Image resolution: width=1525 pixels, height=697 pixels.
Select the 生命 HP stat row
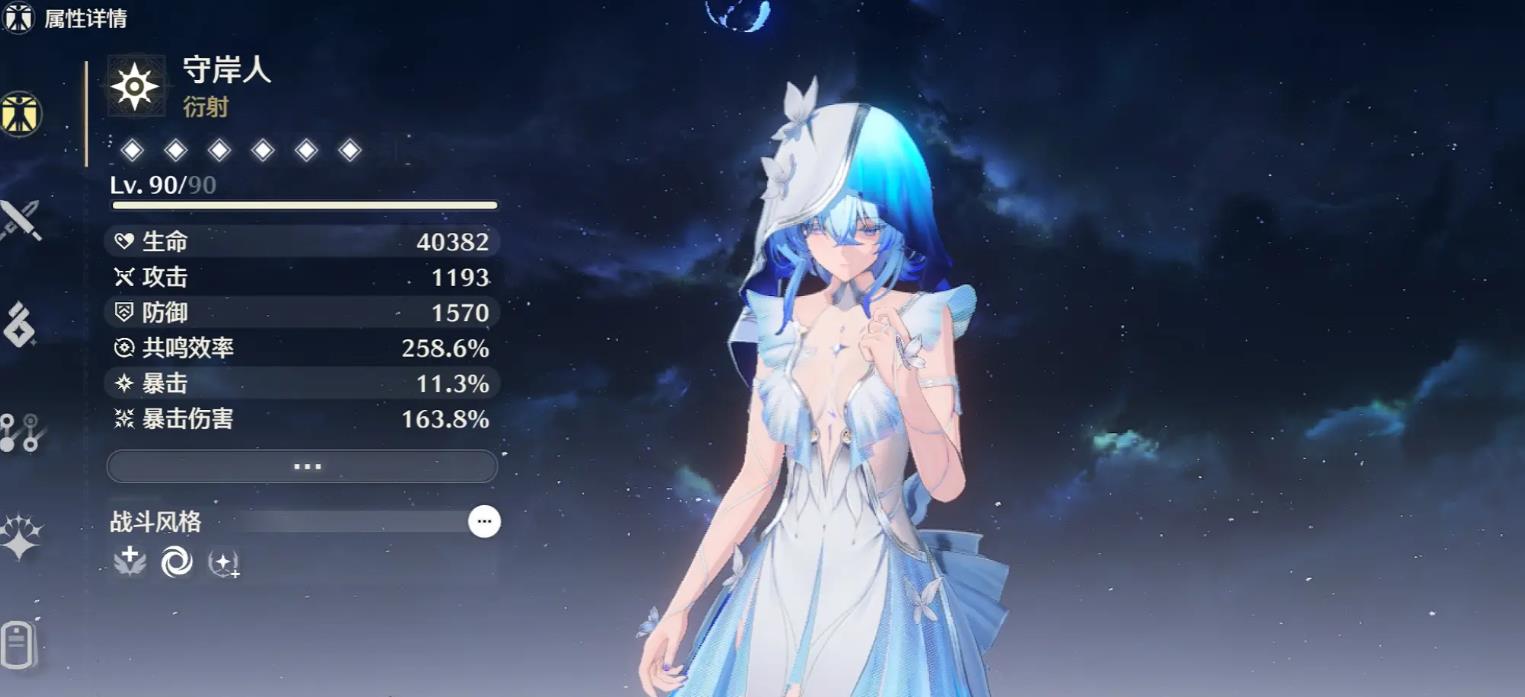[x=302, y=241]
